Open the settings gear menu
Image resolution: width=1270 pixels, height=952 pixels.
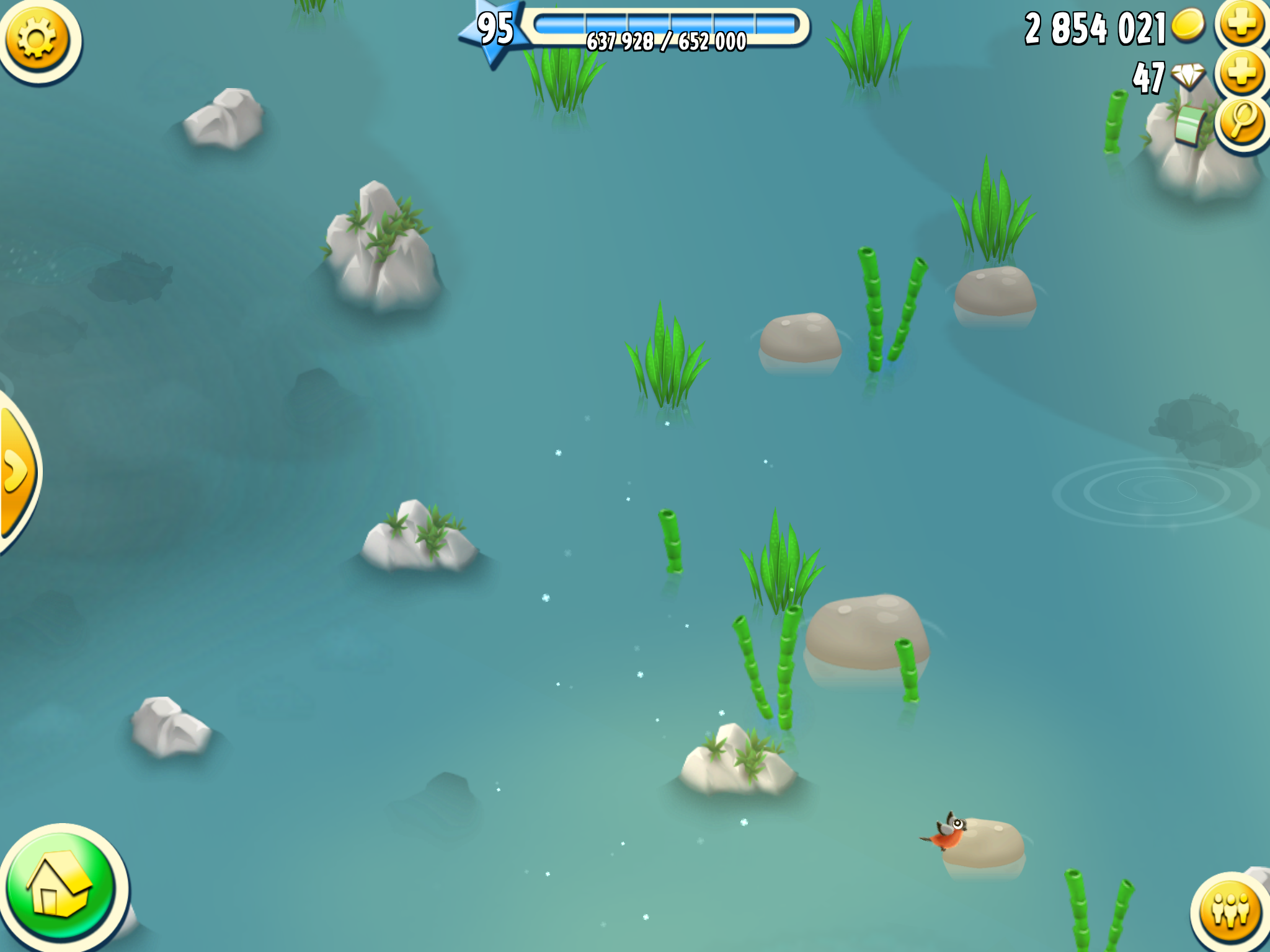(37, 38)
